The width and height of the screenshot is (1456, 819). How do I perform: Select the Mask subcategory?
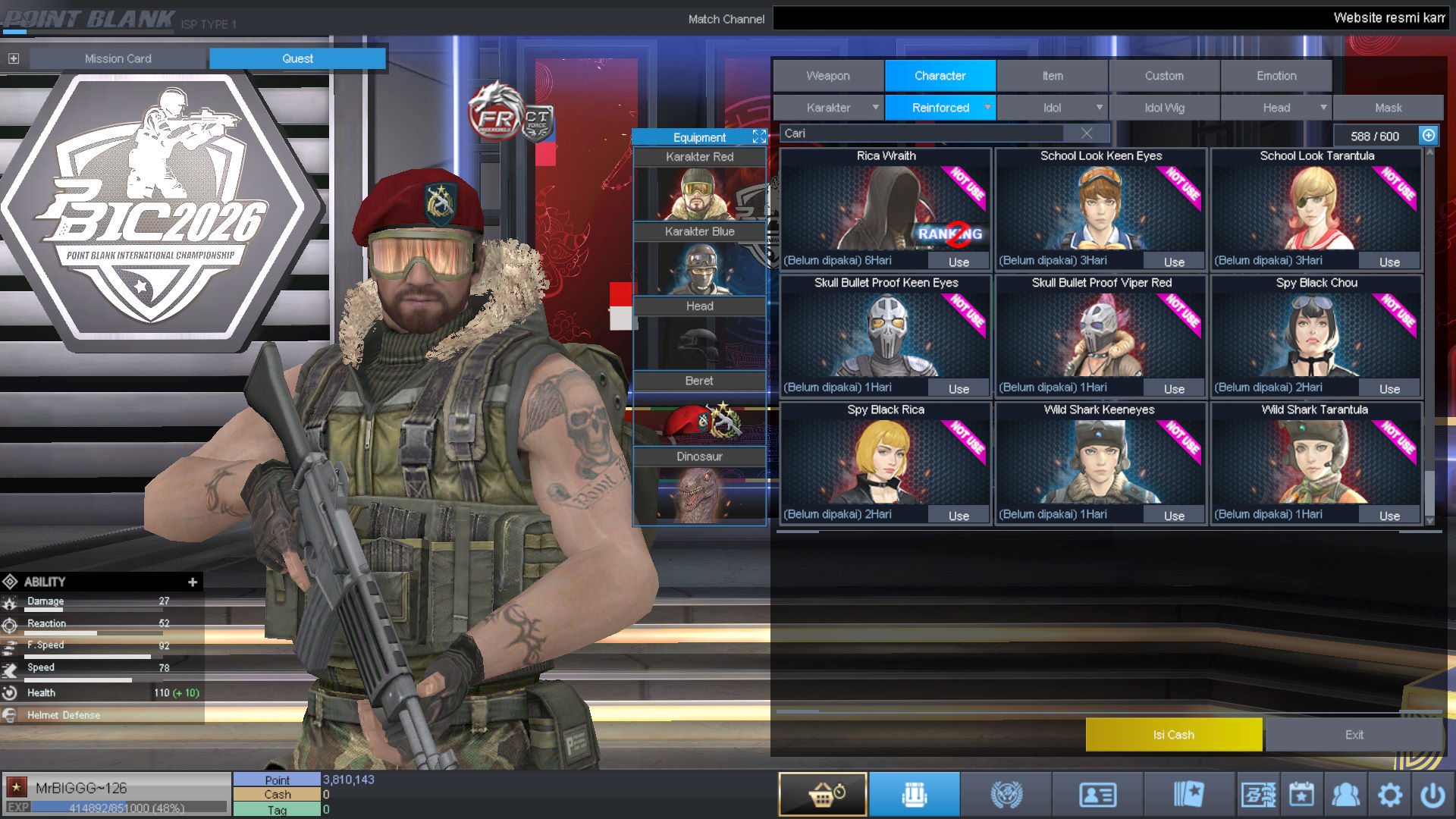click(1388, 108)
